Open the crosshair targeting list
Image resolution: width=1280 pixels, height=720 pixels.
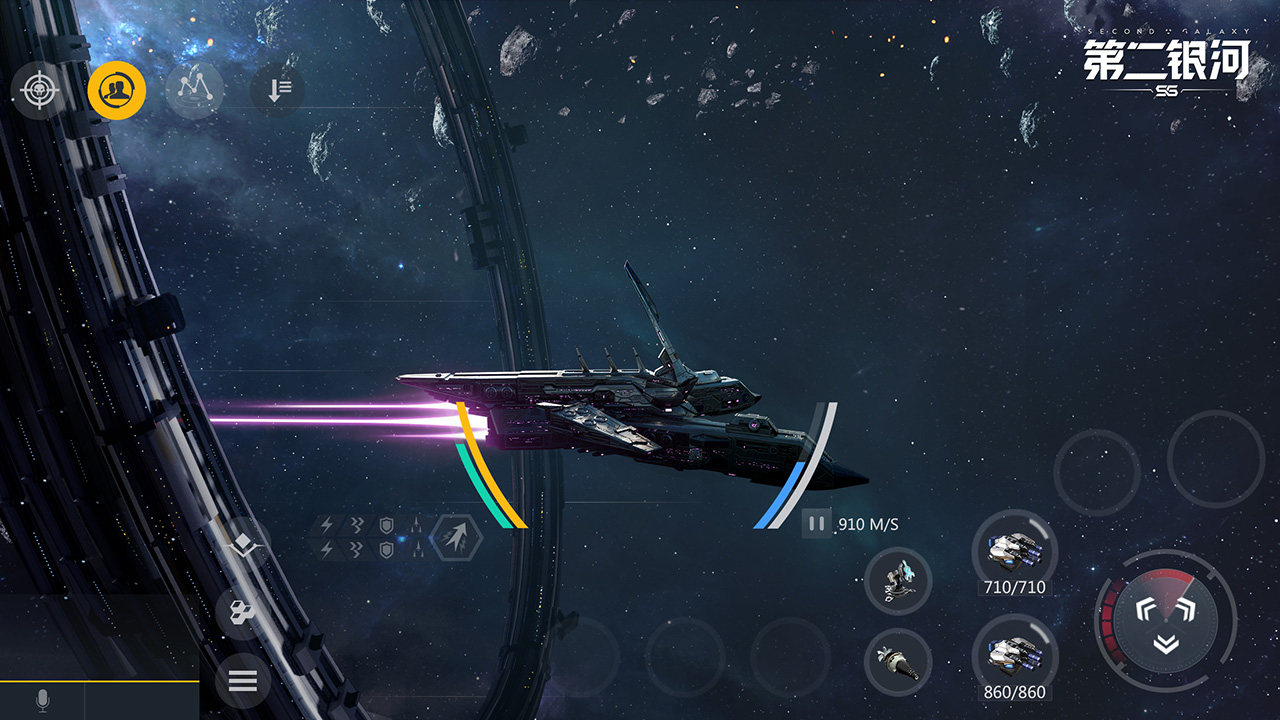click(39, 91)
